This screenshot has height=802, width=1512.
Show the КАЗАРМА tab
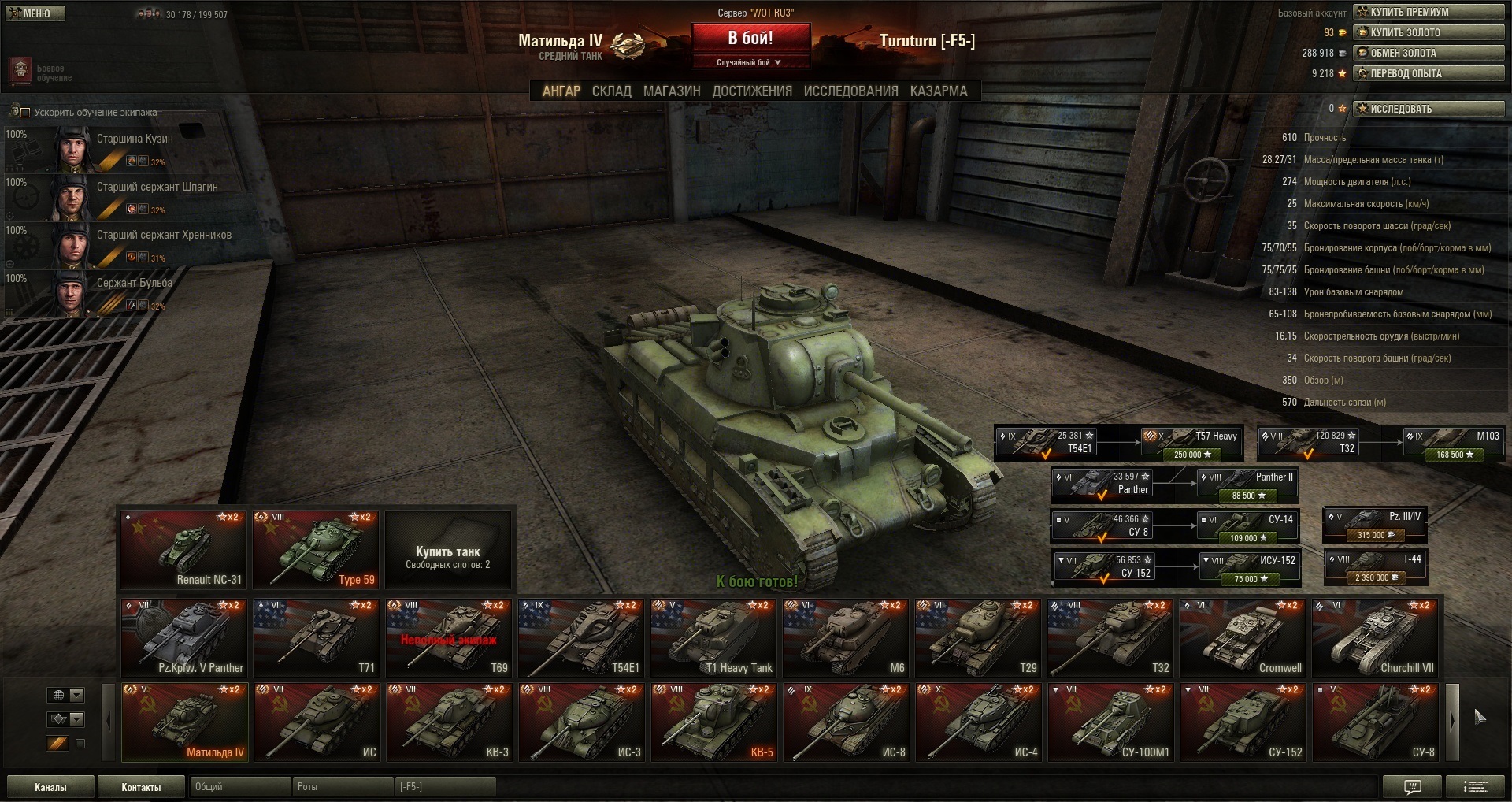click(938, 91)
